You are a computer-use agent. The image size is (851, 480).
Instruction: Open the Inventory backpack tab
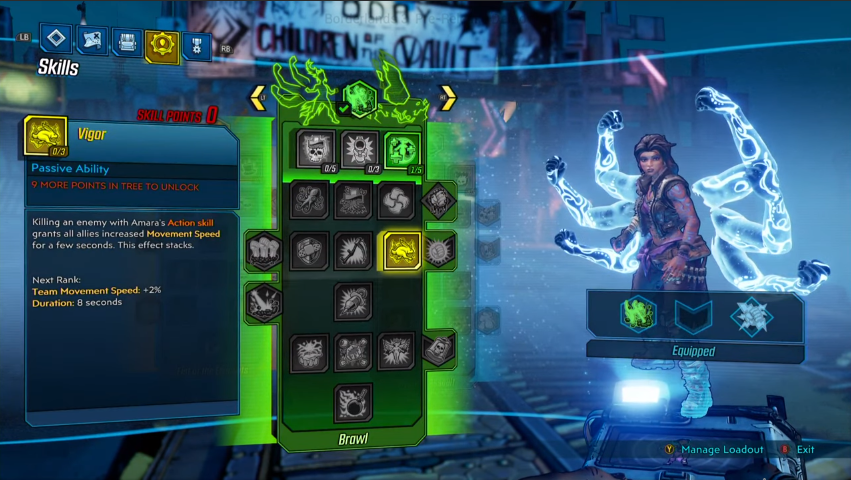[127, 43]
